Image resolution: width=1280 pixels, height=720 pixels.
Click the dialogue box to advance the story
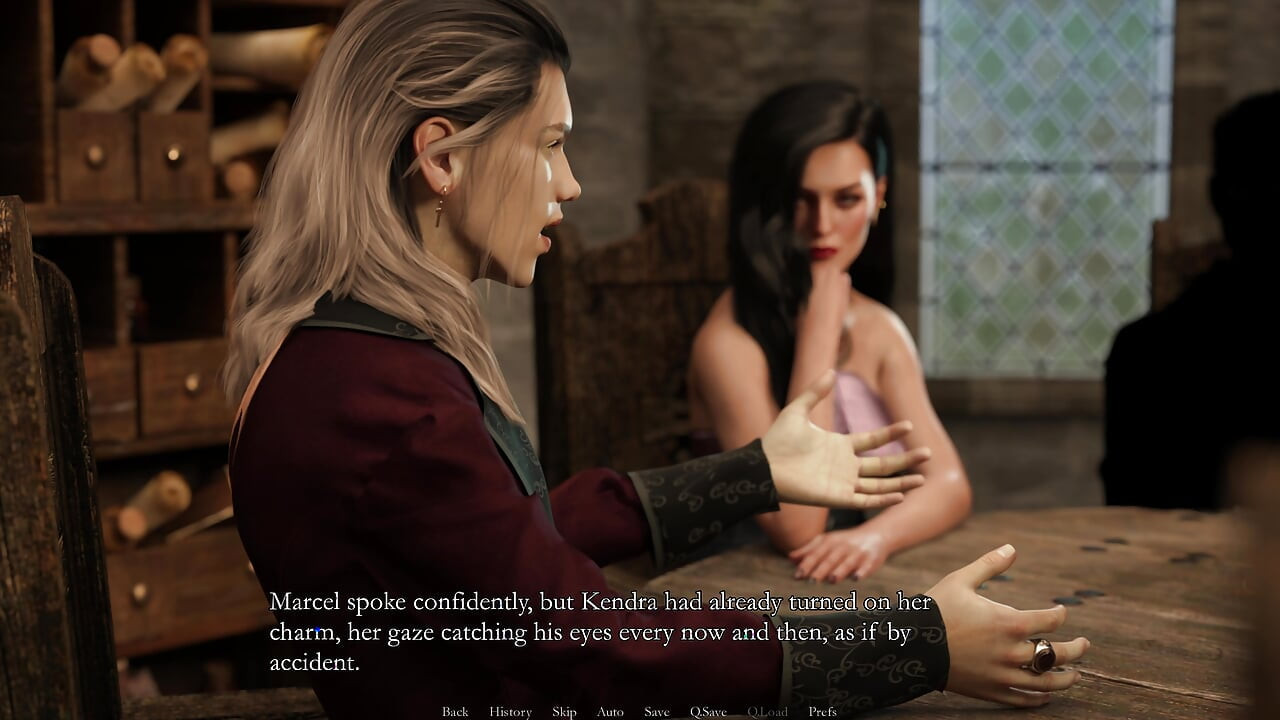point(600,630)
